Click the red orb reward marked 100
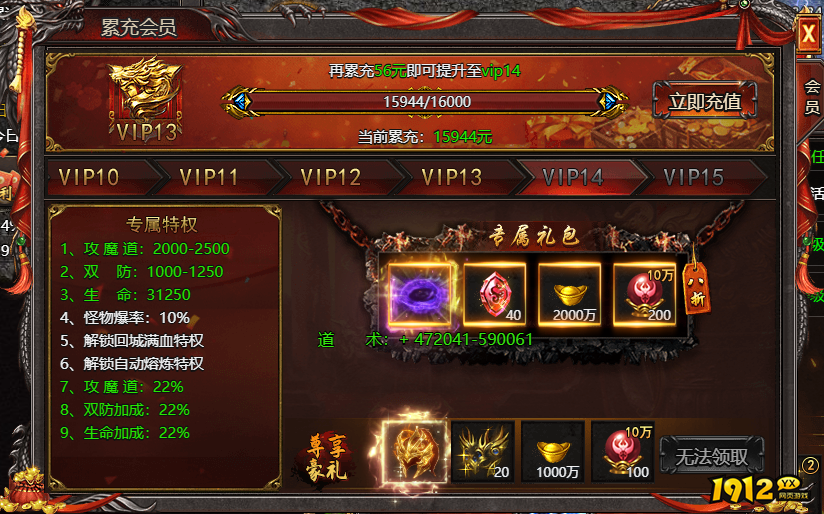 coord(623,452)
